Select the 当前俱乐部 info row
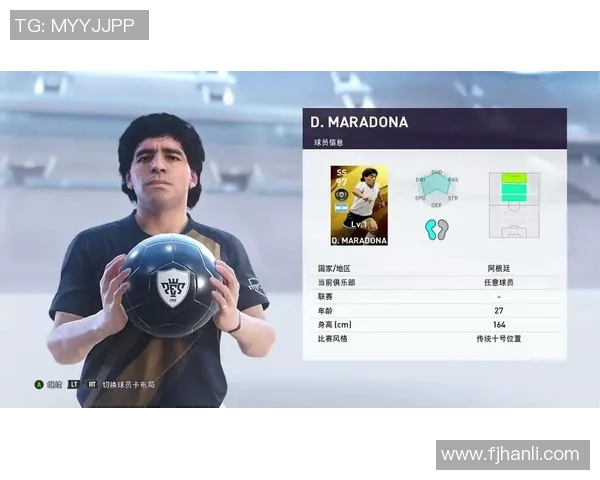Image resolution: width=600 pixels, height=480 pixels. pyautogui.click(x=435, y=283)
